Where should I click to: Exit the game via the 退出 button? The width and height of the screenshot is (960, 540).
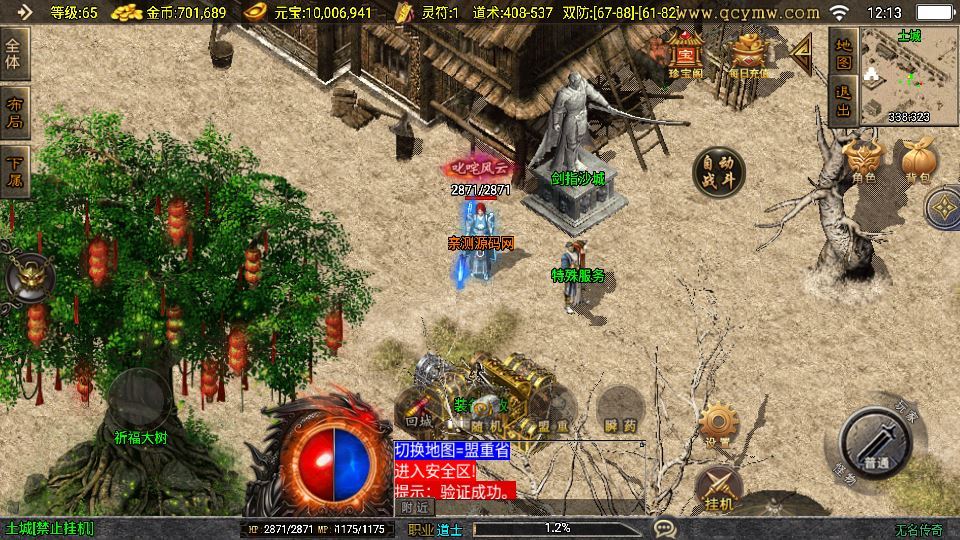[x=843, y=100]
